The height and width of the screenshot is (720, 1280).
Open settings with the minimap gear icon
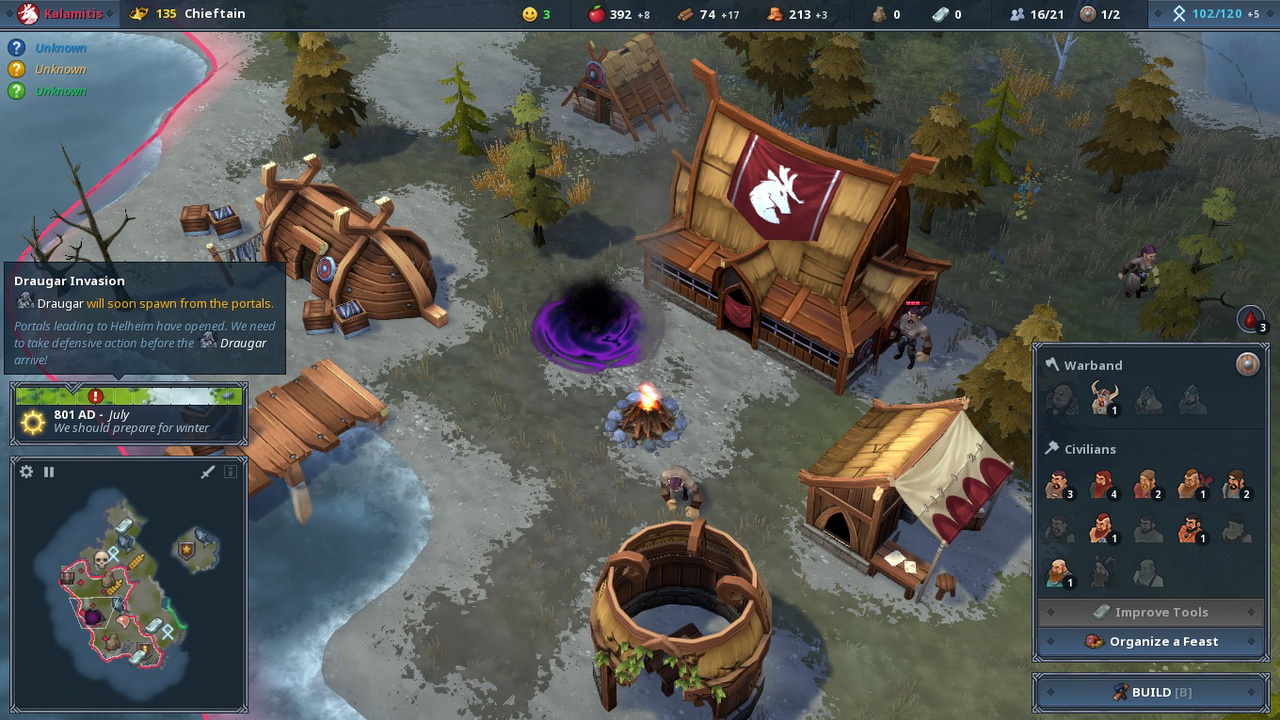click(27, 472)
